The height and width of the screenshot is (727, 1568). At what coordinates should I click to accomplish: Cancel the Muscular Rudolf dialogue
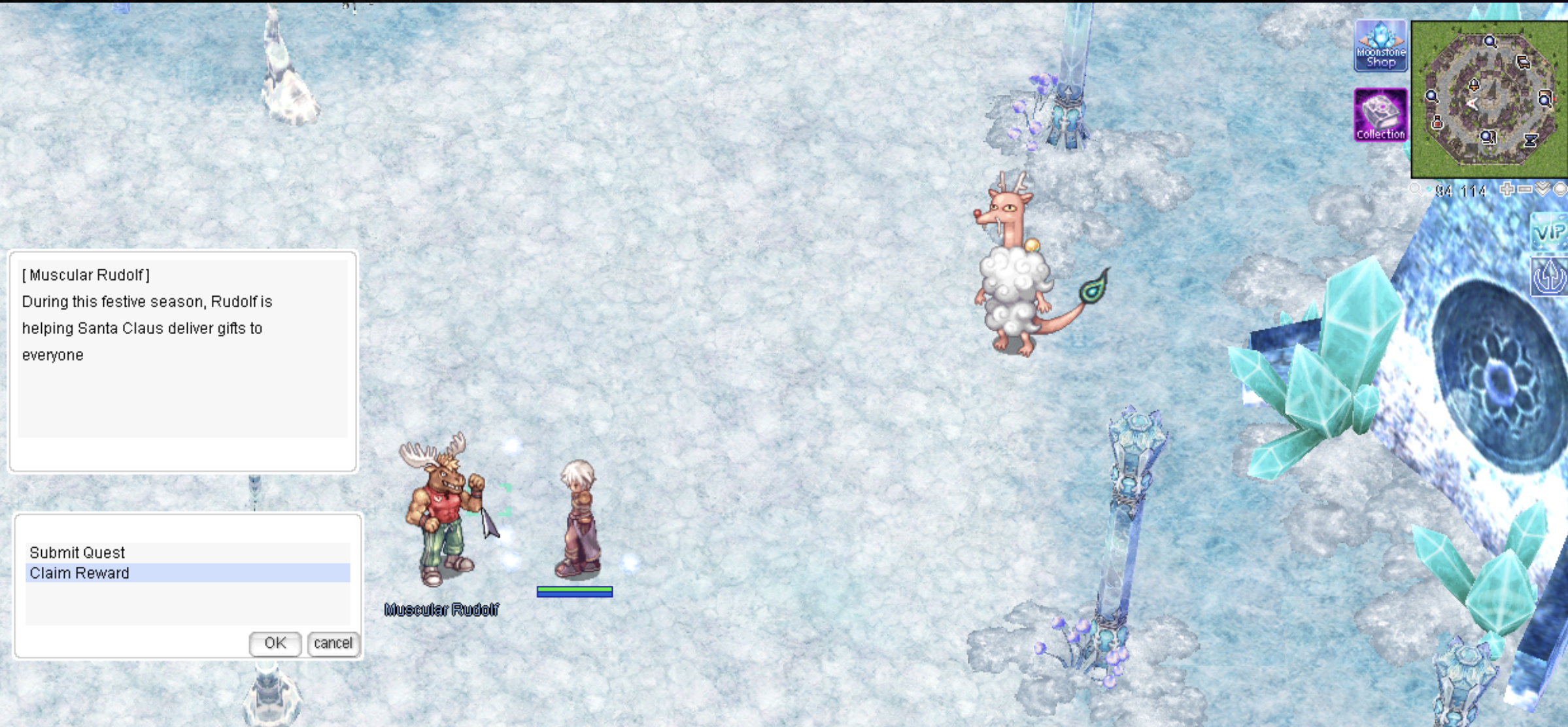coord(333,643)
